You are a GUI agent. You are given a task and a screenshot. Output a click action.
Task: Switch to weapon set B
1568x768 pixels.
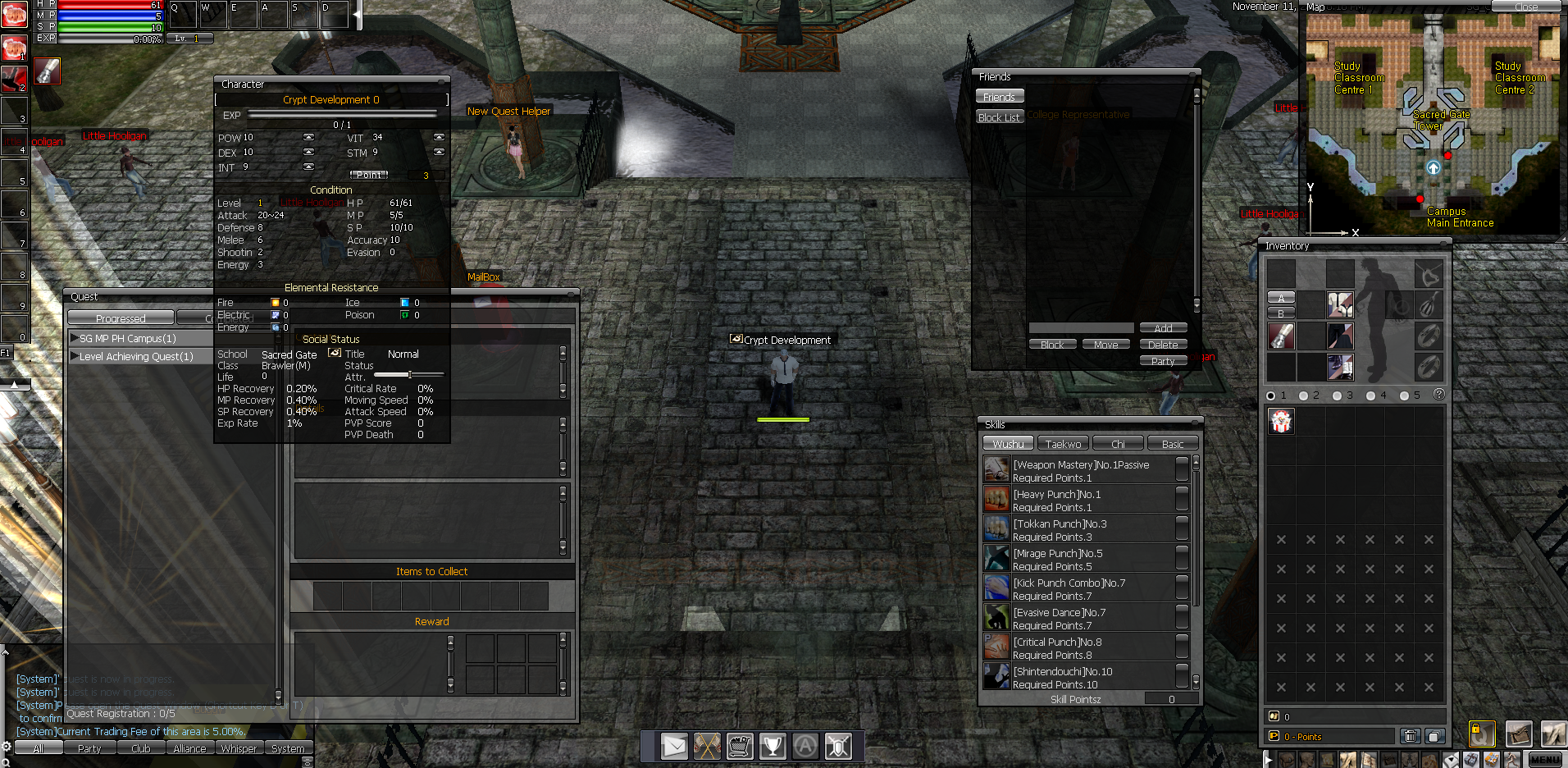(x=1281, y=313)
